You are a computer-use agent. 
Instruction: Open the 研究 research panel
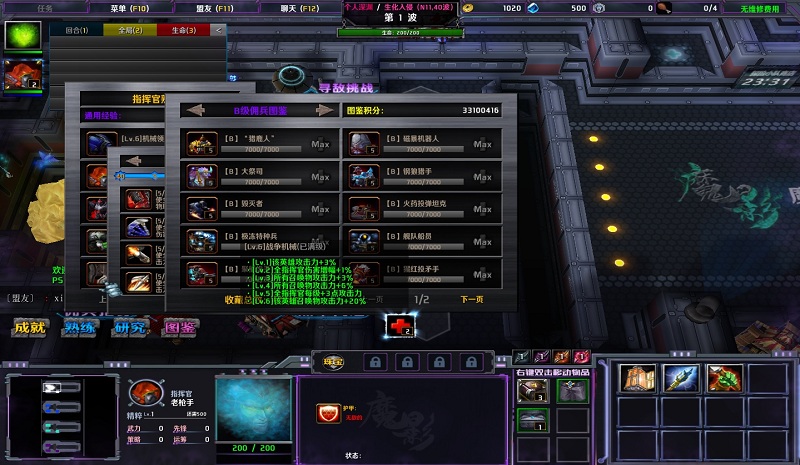[130, 327]
